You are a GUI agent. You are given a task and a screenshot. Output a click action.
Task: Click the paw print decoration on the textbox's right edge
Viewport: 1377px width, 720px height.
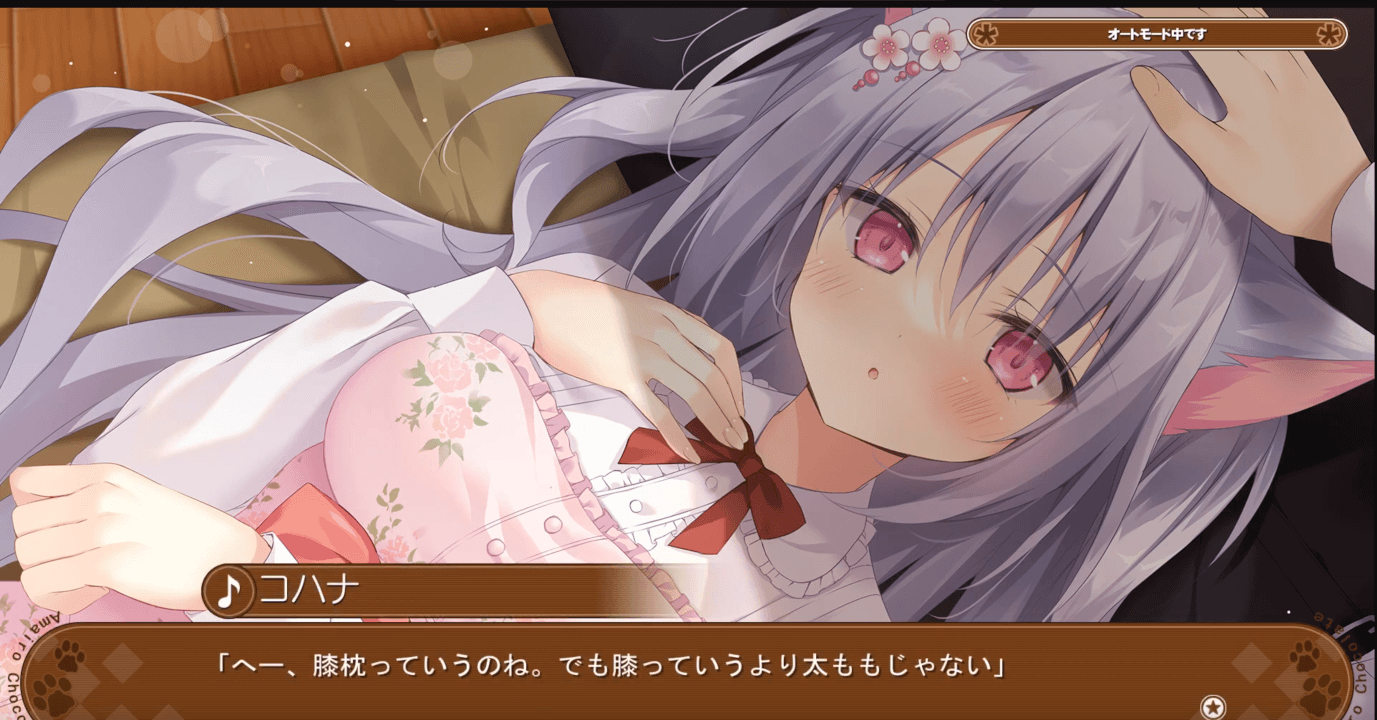pos(1322,690)
